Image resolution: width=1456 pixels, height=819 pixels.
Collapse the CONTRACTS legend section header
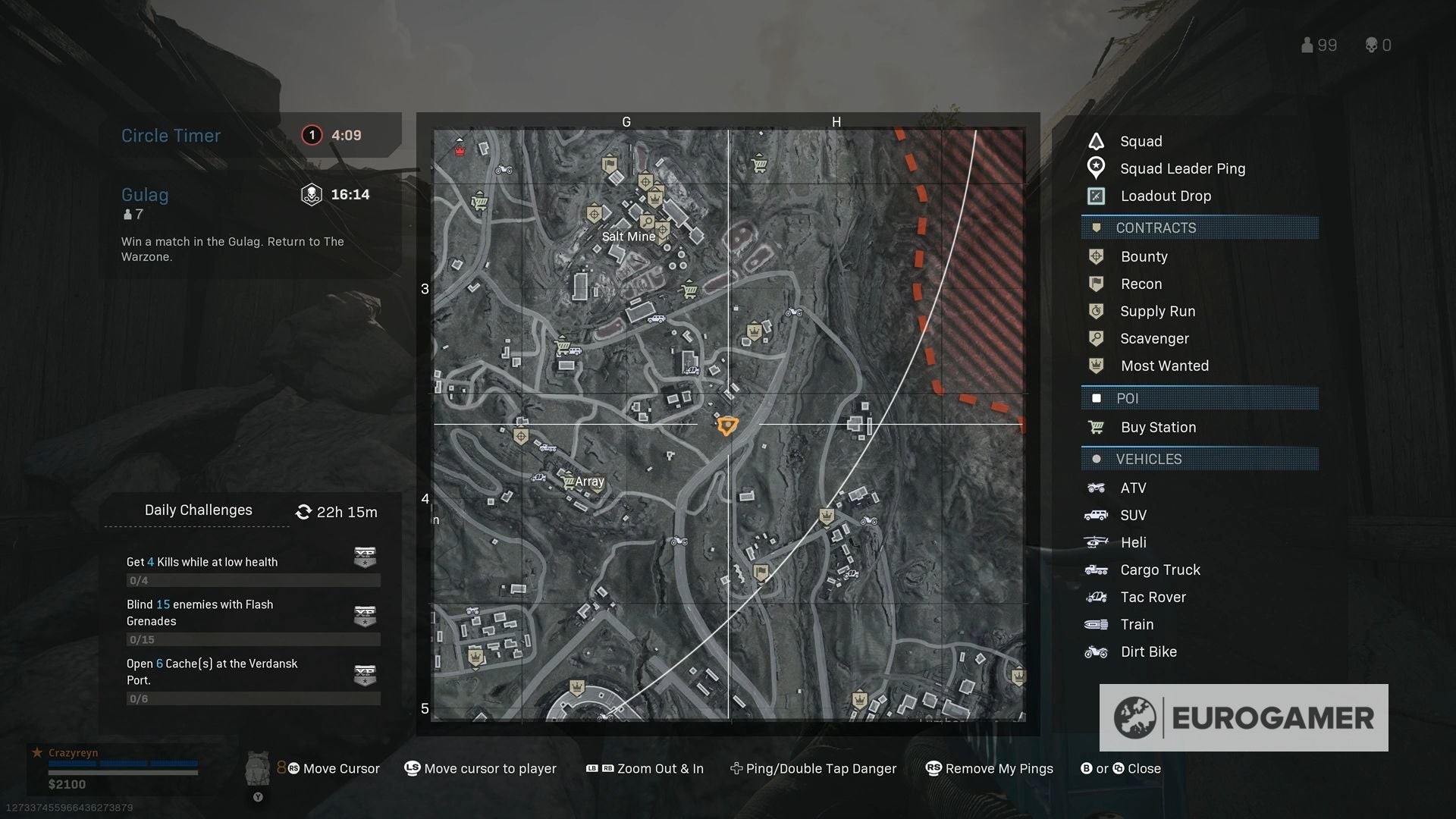[1199, 228]
